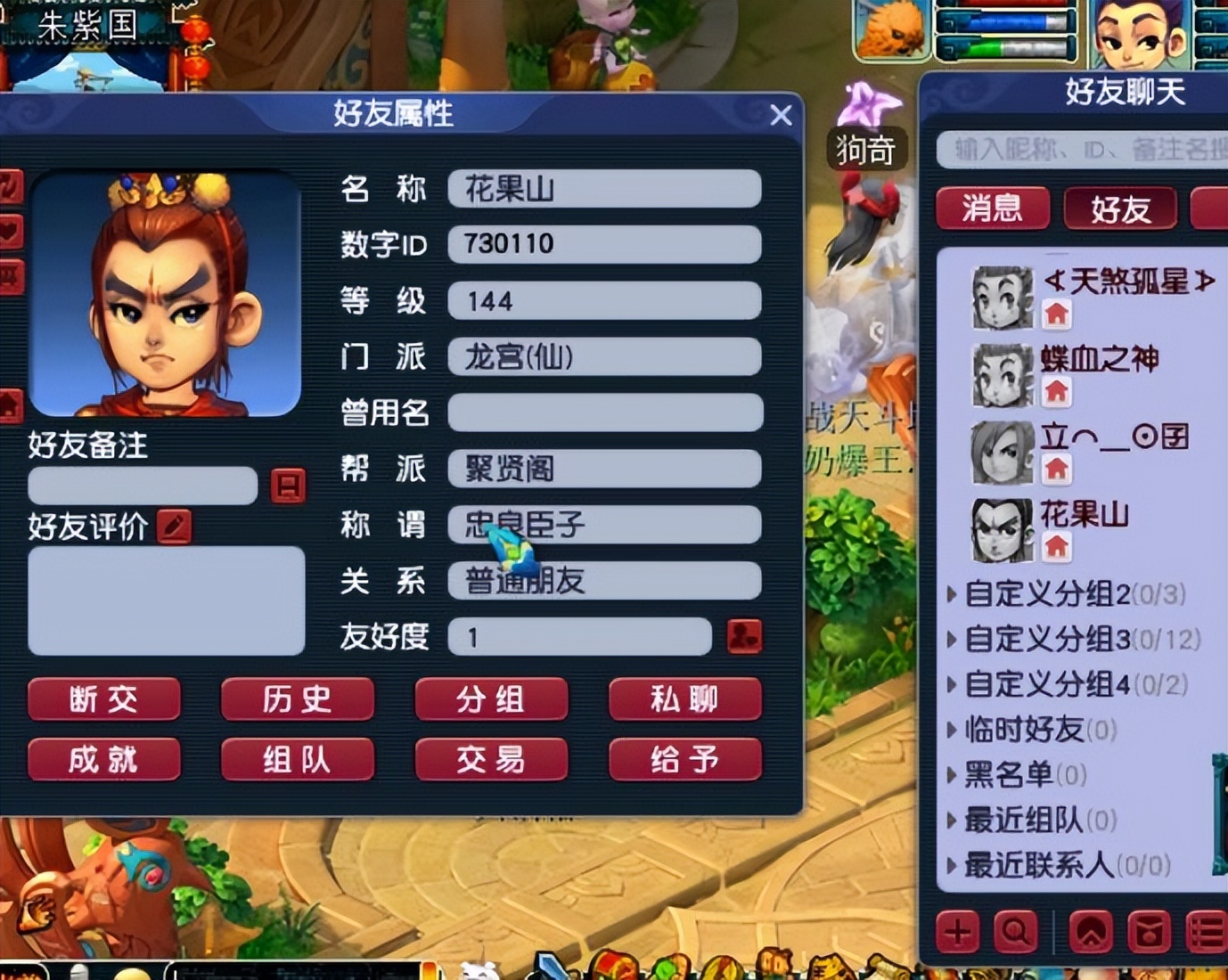This screenshot has height=980, width=1228.
Task: Switch to the 好友 tab
Action: coord(1120,208)
